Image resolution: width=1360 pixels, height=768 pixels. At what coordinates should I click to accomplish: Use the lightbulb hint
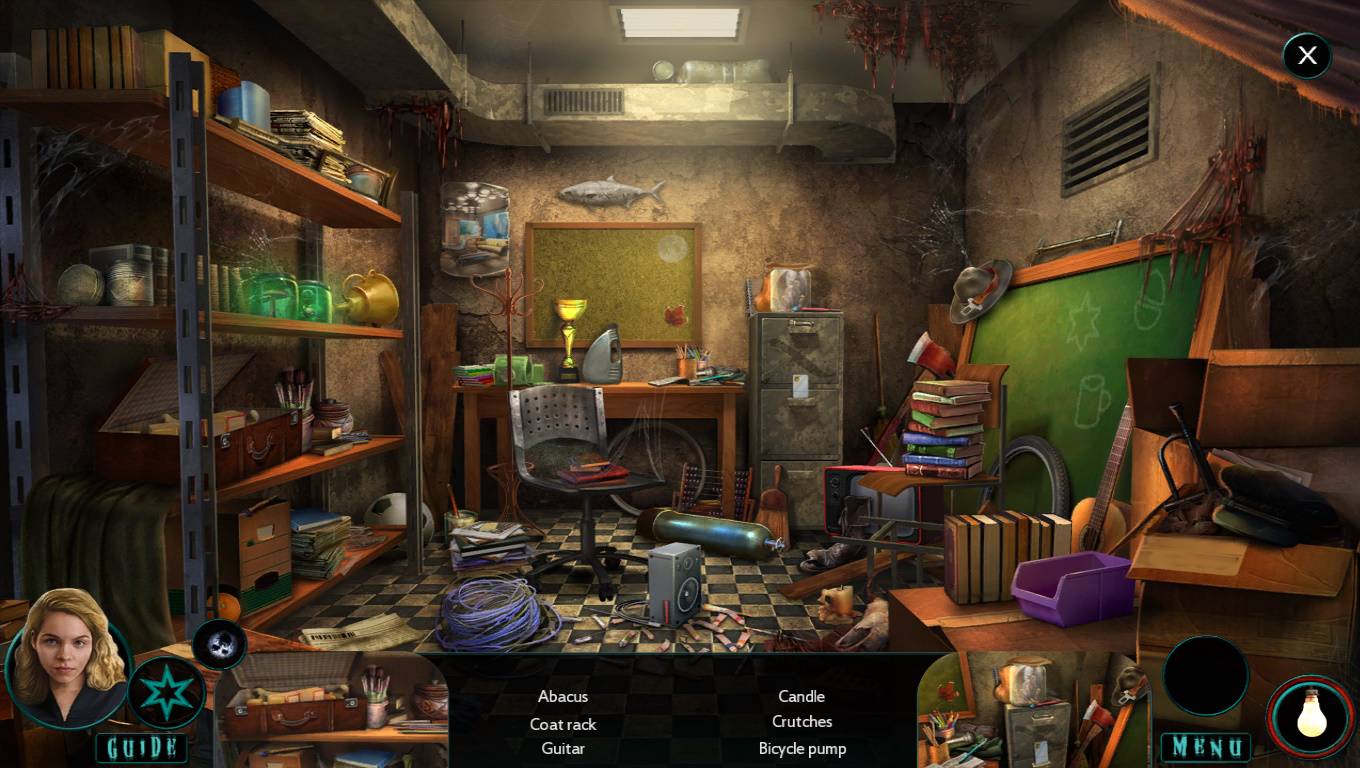1311,717
